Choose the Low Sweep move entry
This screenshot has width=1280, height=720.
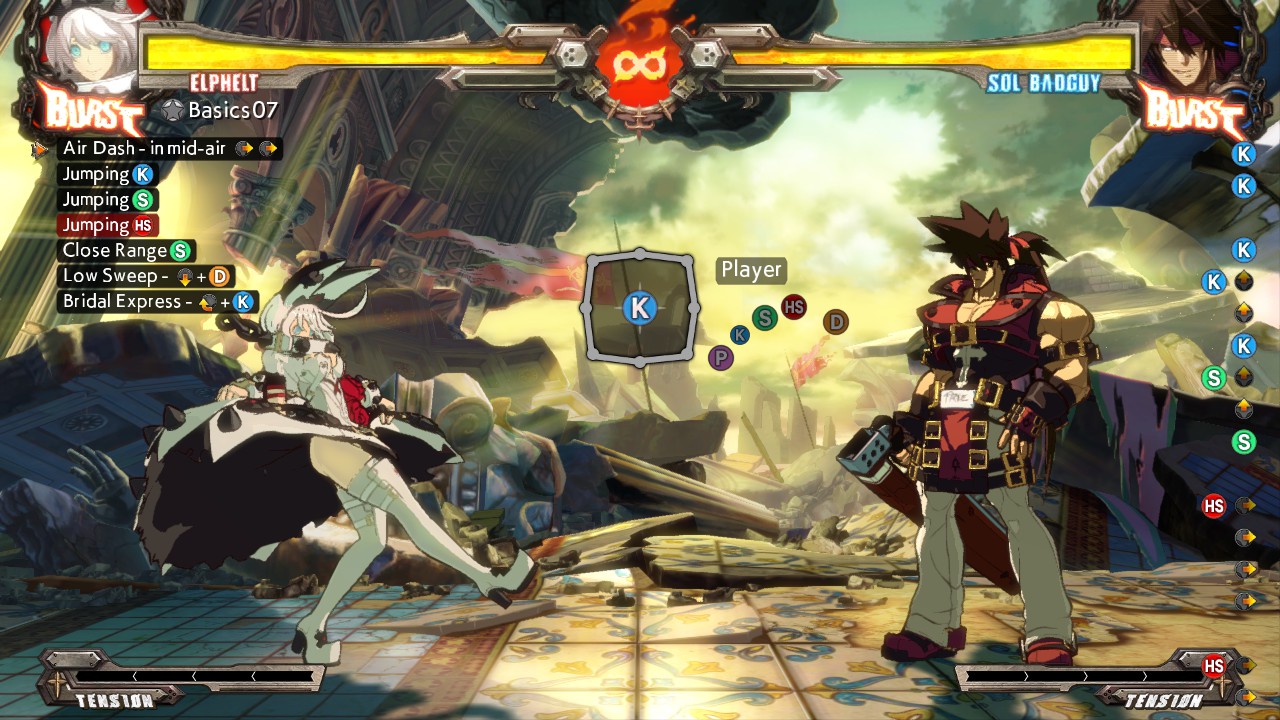pos(145,276)
